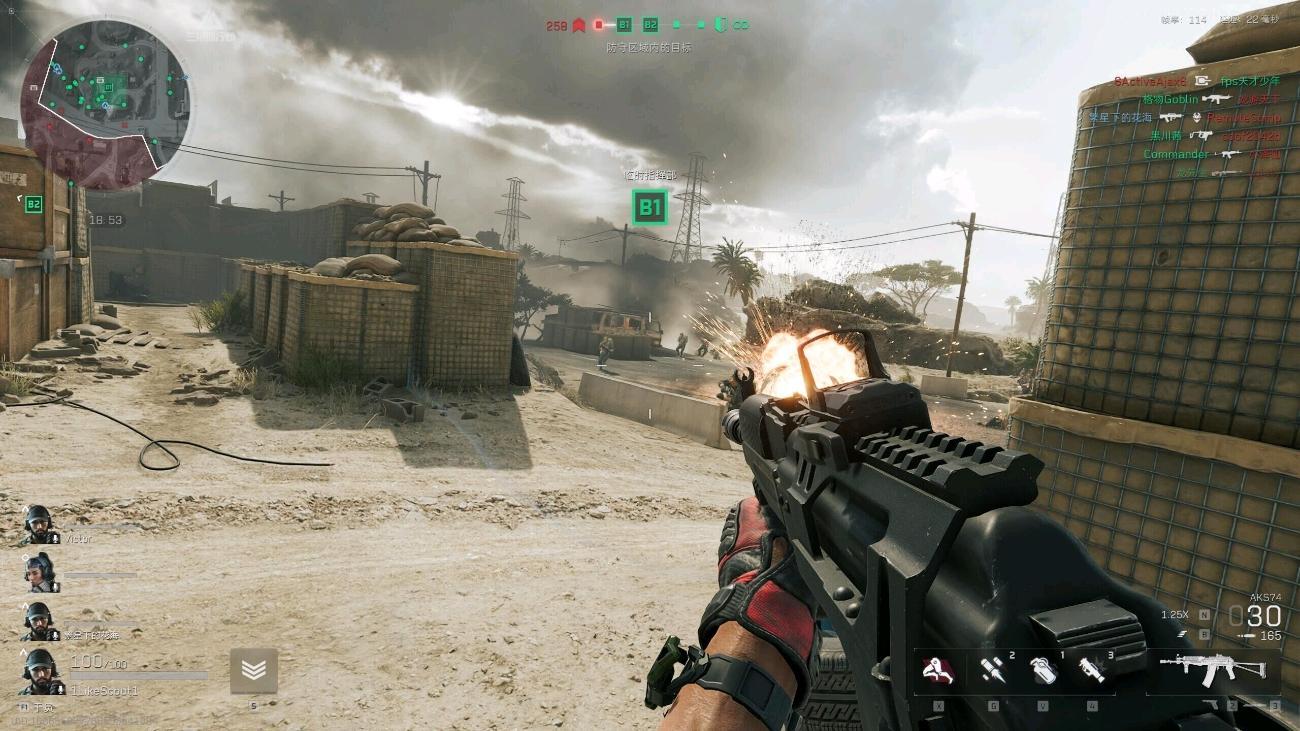Select squadmate Victor's portrait
The height and width of the screenshot is (731, 1300).
38,523
